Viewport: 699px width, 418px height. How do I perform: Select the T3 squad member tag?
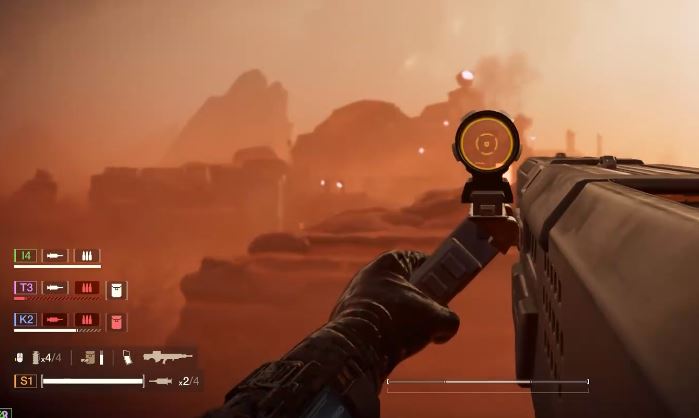[x=26, y=287]
